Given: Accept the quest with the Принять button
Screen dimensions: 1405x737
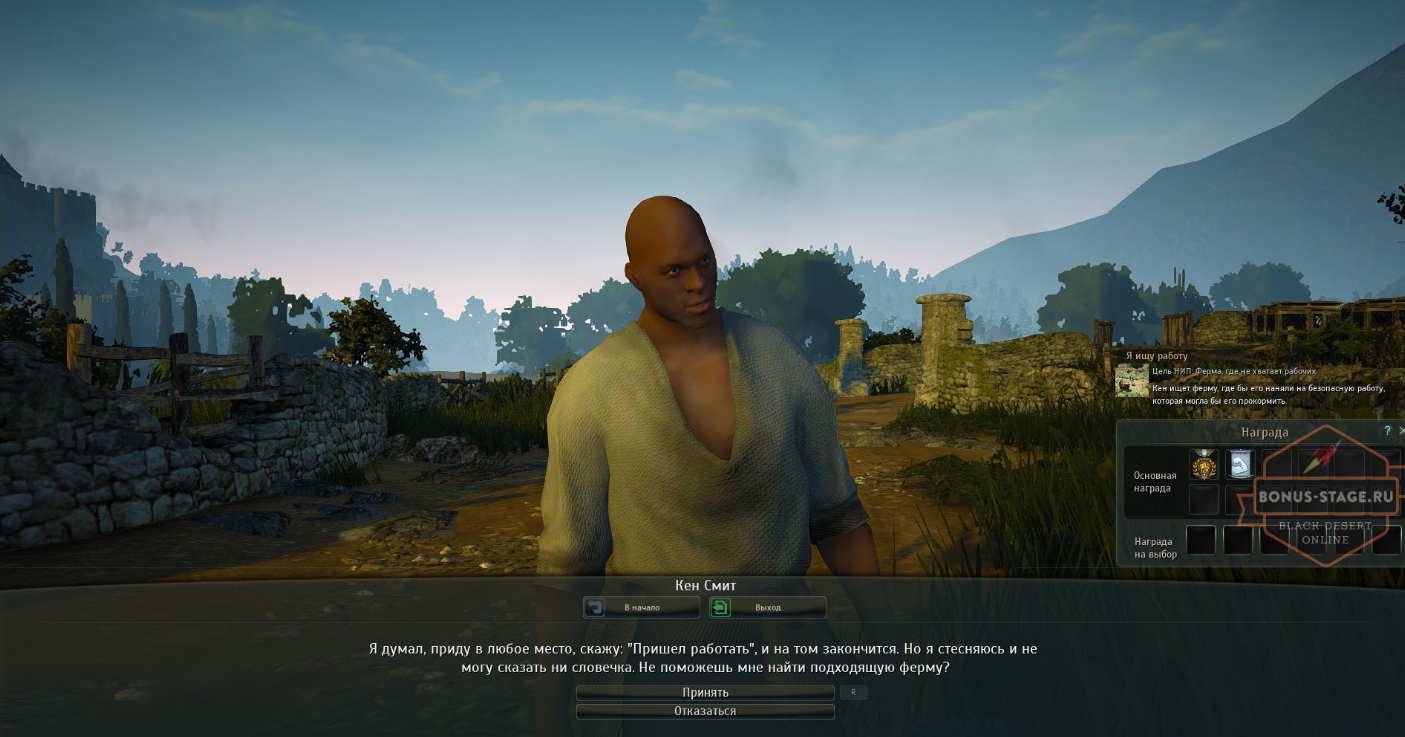Looking at the screenshot, I should point(706,693).
